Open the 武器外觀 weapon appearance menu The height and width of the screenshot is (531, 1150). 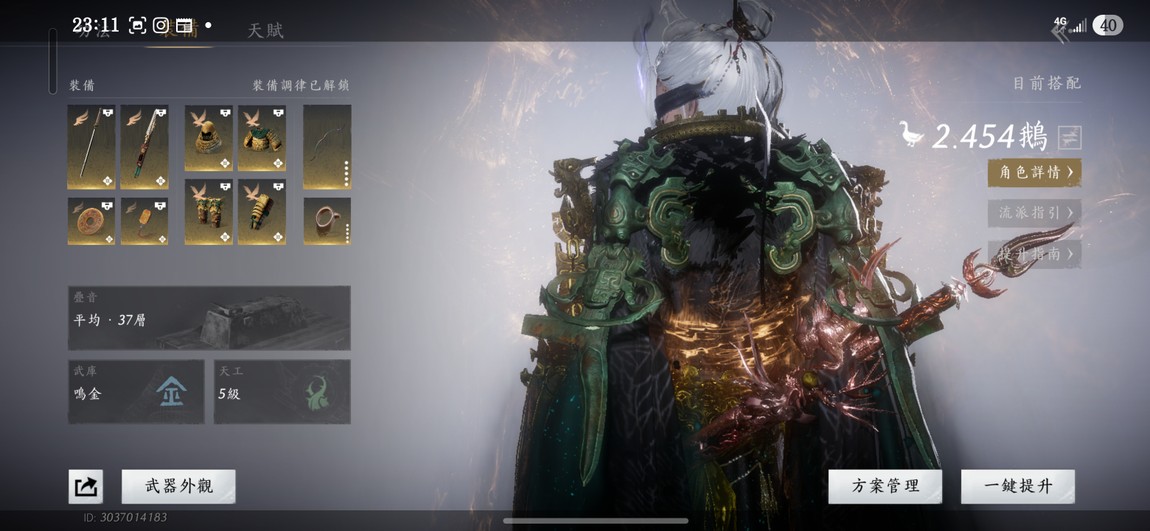coord(178,486)
